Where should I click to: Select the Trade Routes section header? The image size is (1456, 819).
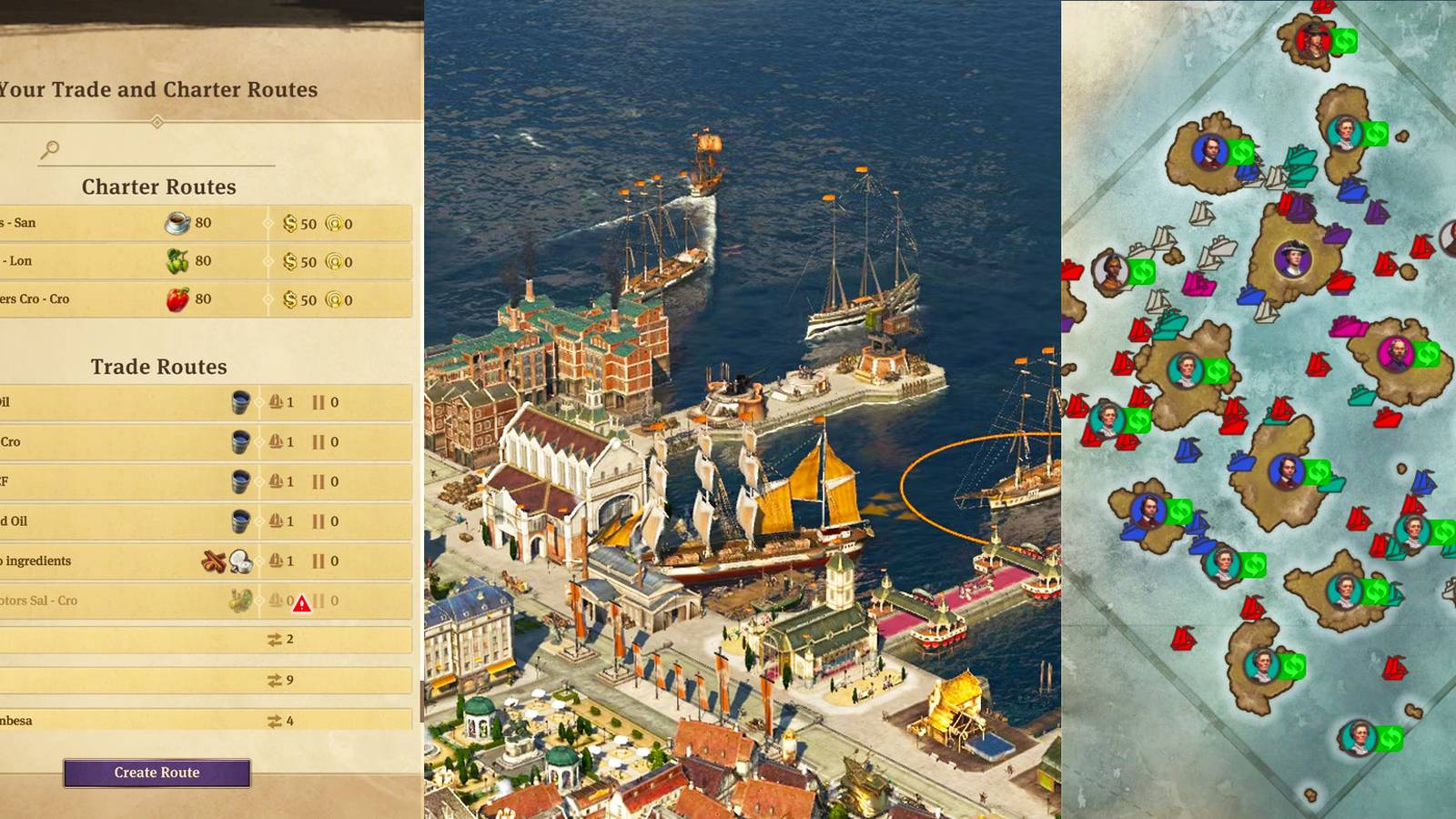[158, 367]
